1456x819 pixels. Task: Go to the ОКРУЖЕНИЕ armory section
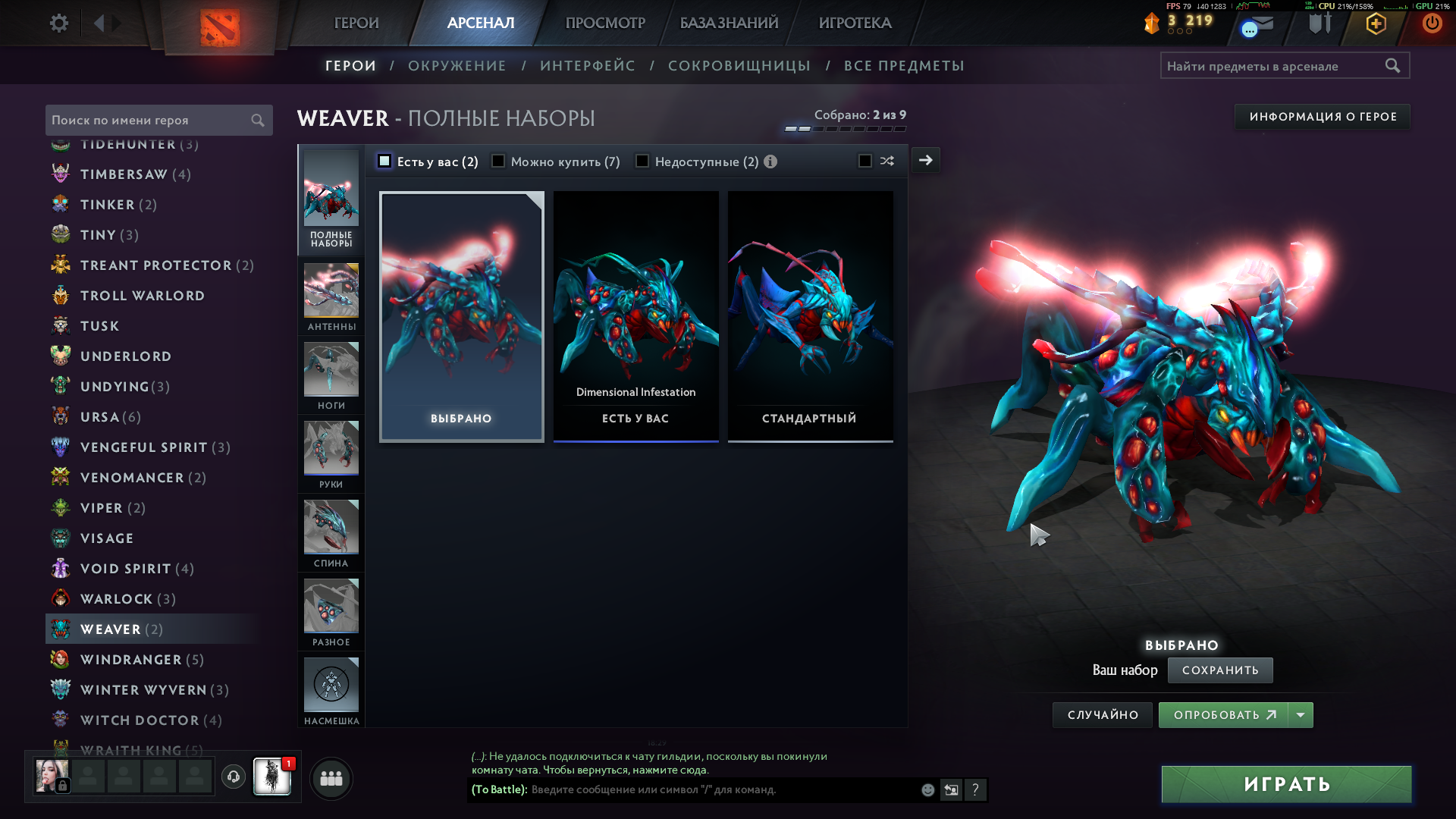457,66
